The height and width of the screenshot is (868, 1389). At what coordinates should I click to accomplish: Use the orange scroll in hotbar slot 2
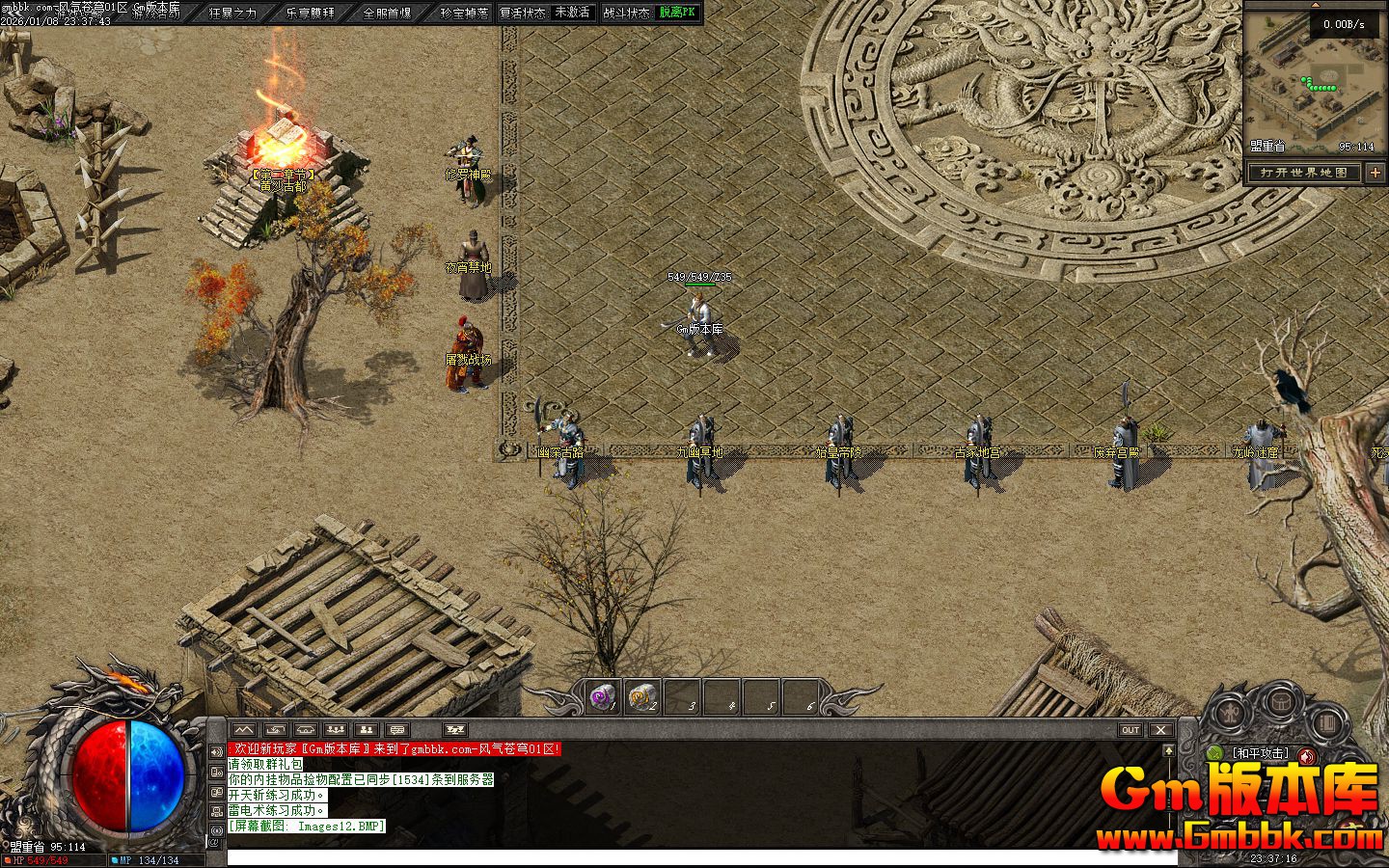[x=643, y=696]
